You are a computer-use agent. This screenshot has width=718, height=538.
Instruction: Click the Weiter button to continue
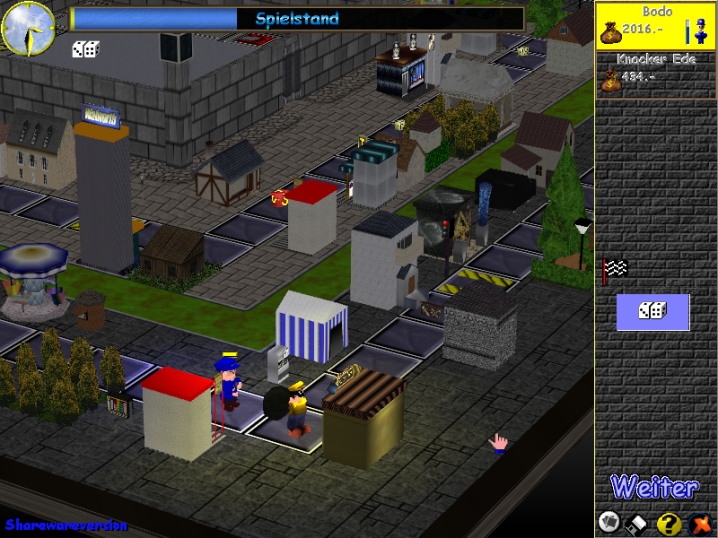[x=654, y=488]
